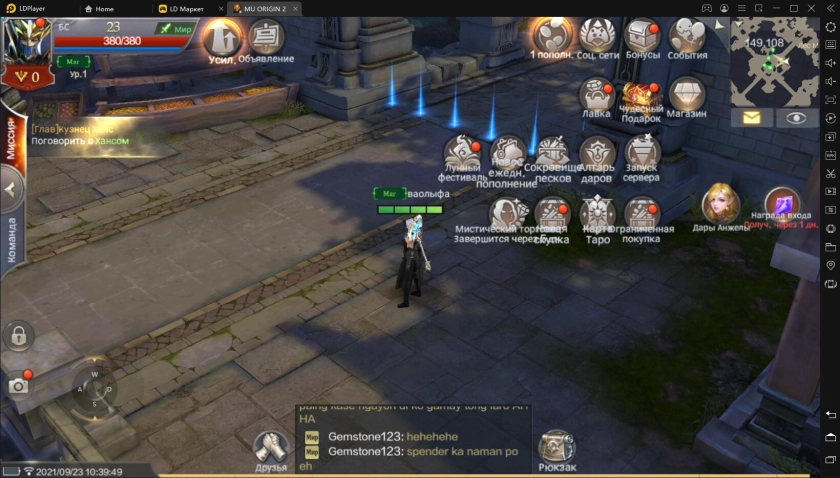Open the Алтарь даров icon

(597, 155)
